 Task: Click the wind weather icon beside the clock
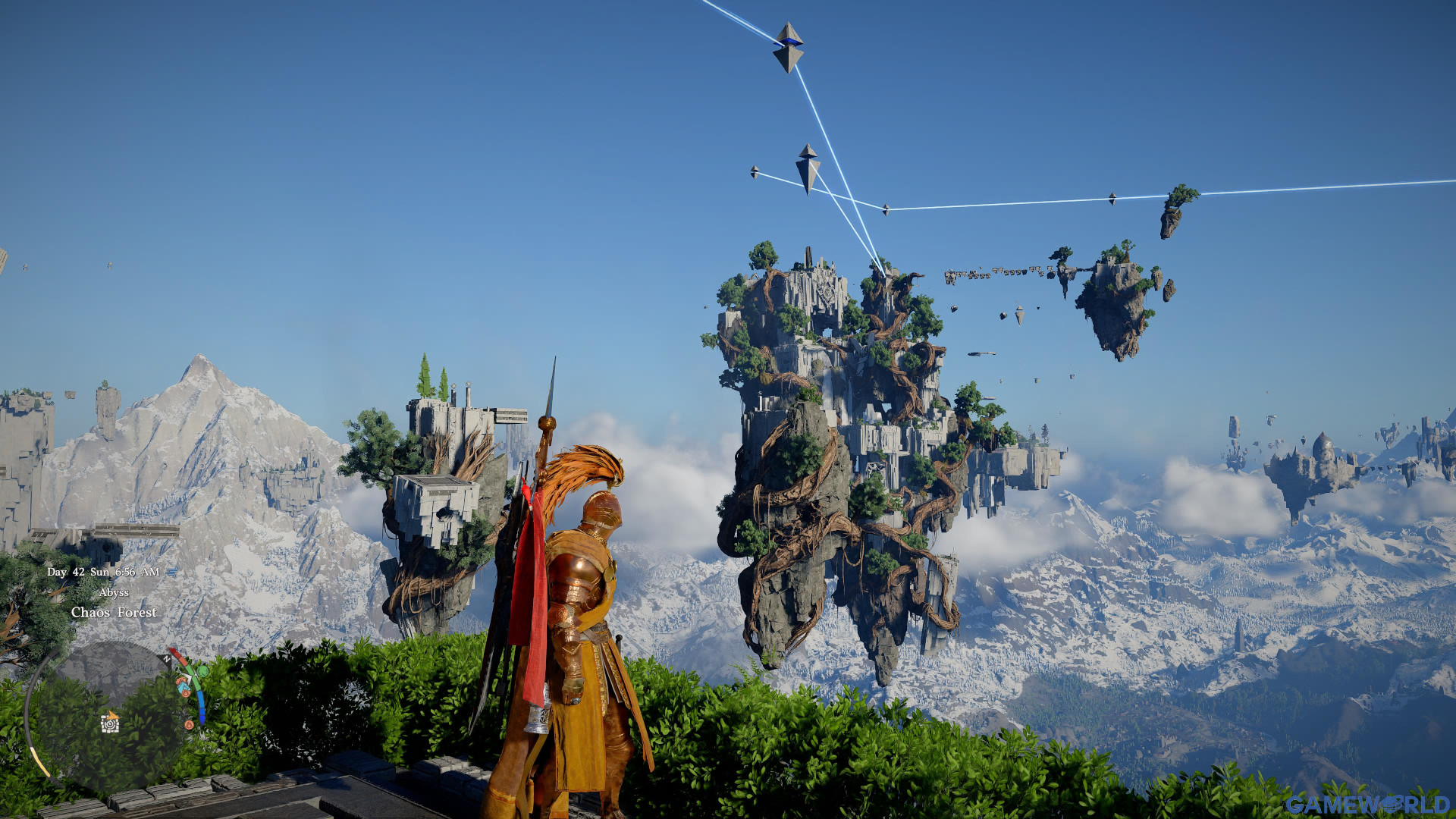[x=171, y=572]
